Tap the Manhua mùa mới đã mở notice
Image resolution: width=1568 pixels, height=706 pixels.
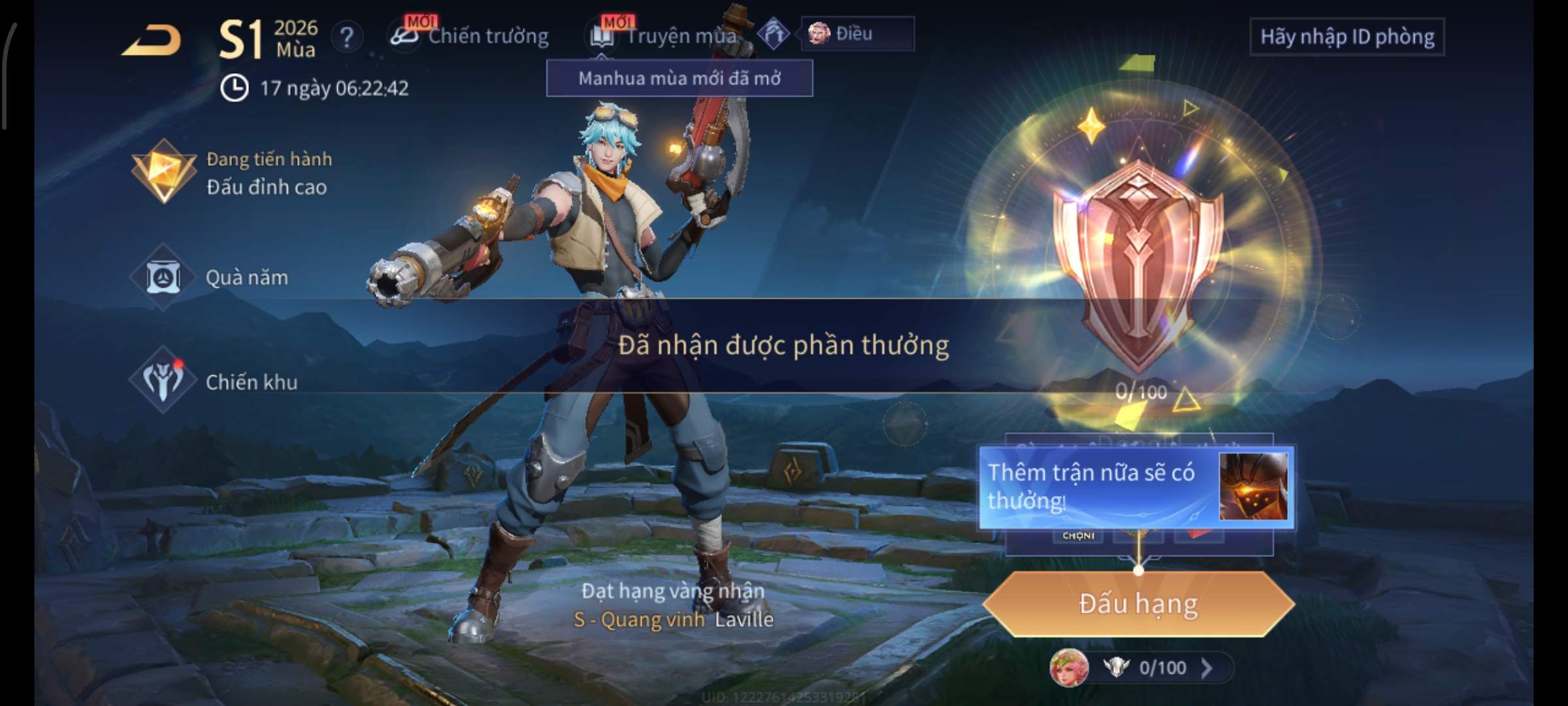[679, 78]
